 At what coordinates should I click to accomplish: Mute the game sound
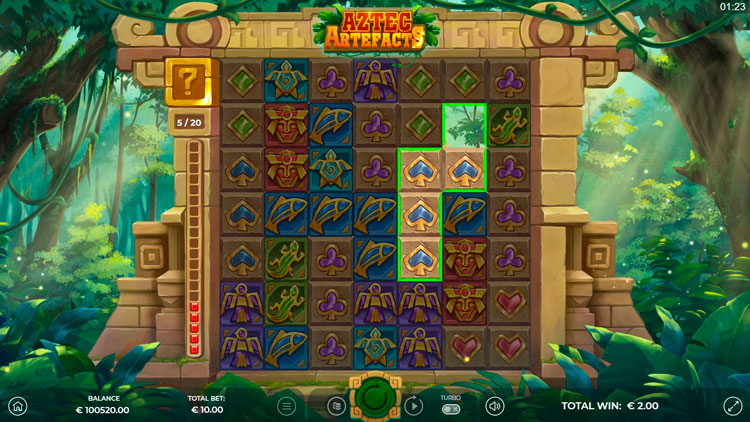click(x=494, y=406)
